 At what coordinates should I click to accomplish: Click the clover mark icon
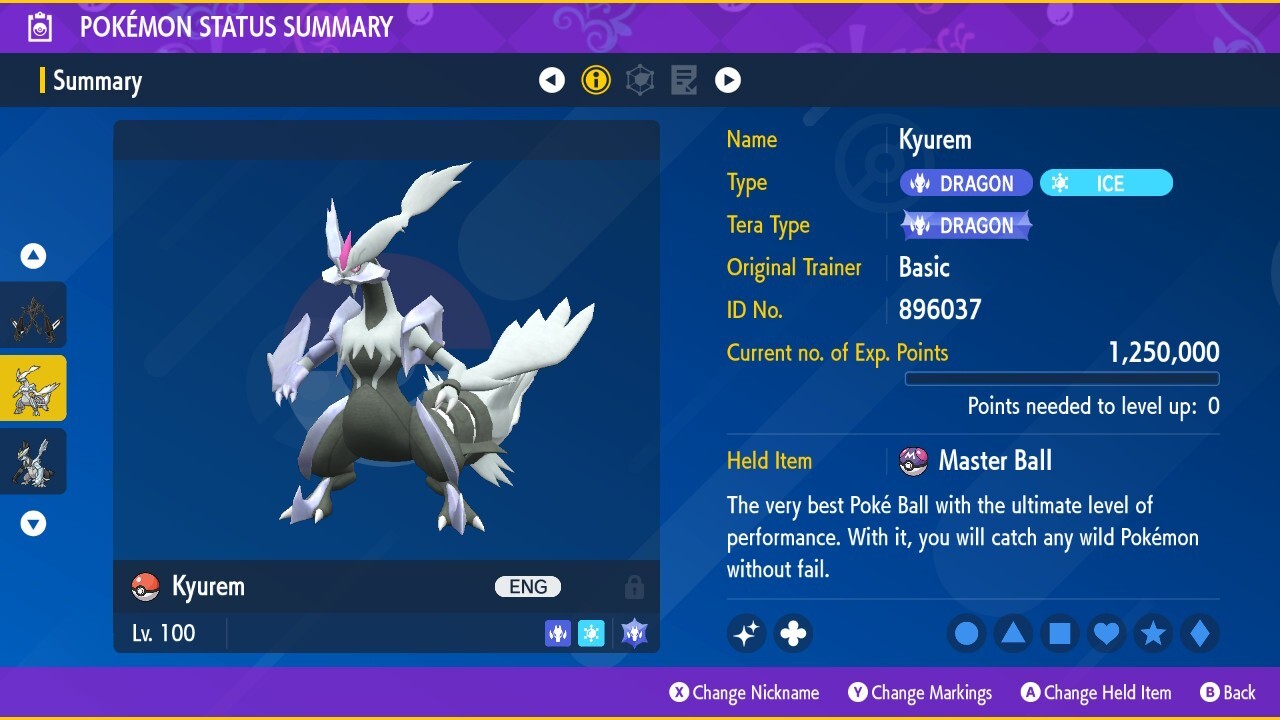pyautogui.click(x=793, y=633)
